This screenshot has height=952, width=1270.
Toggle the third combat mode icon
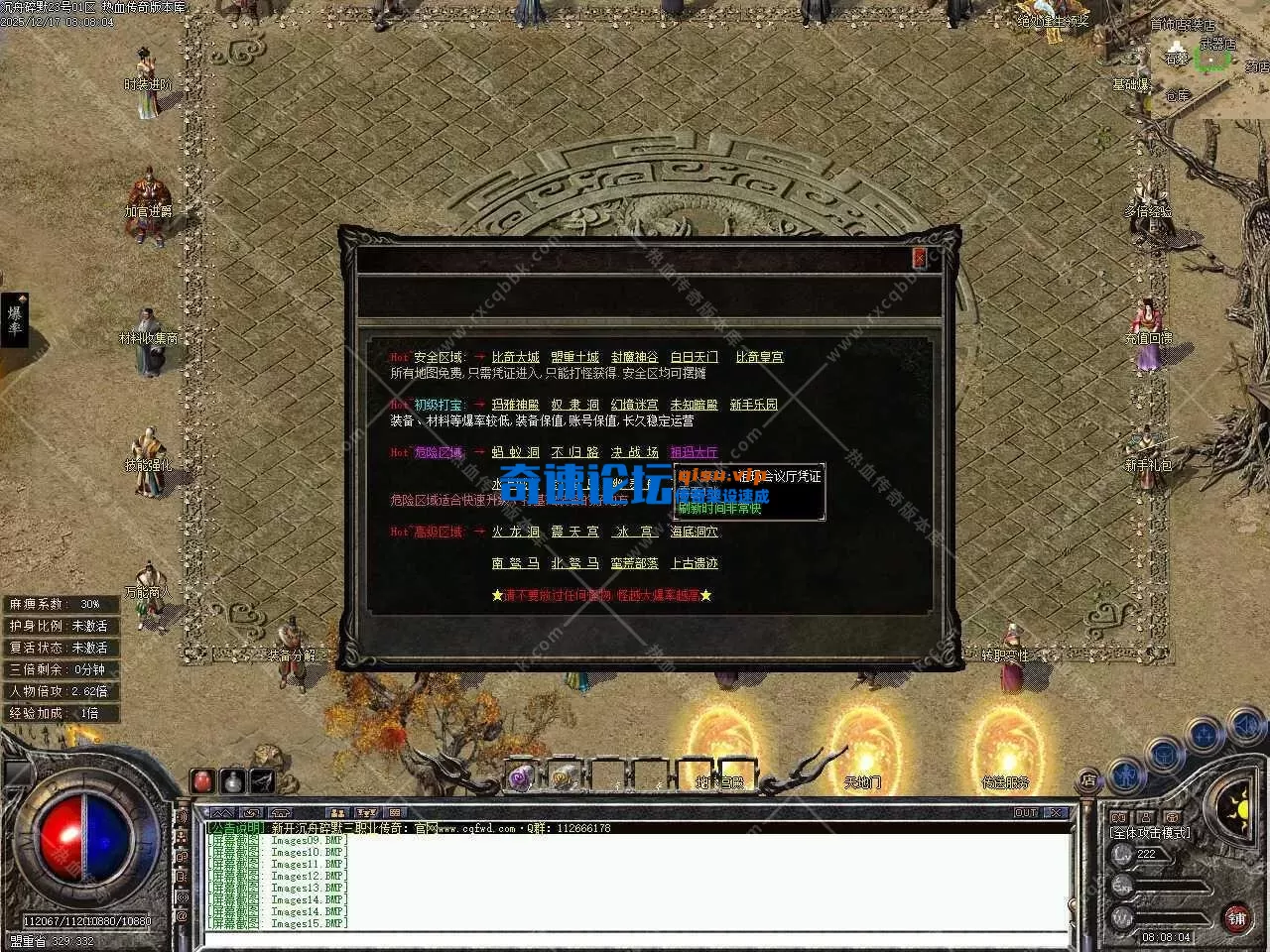(x=1174, y=815)
